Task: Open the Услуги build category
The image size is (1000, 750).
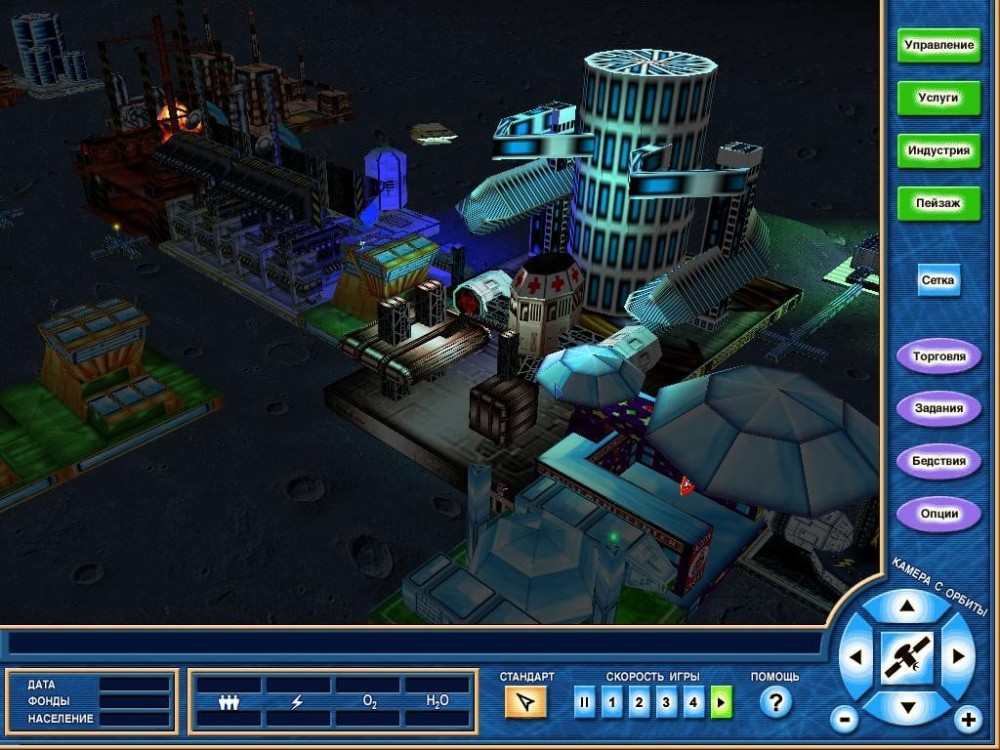Action: click(x=938, y=98)
